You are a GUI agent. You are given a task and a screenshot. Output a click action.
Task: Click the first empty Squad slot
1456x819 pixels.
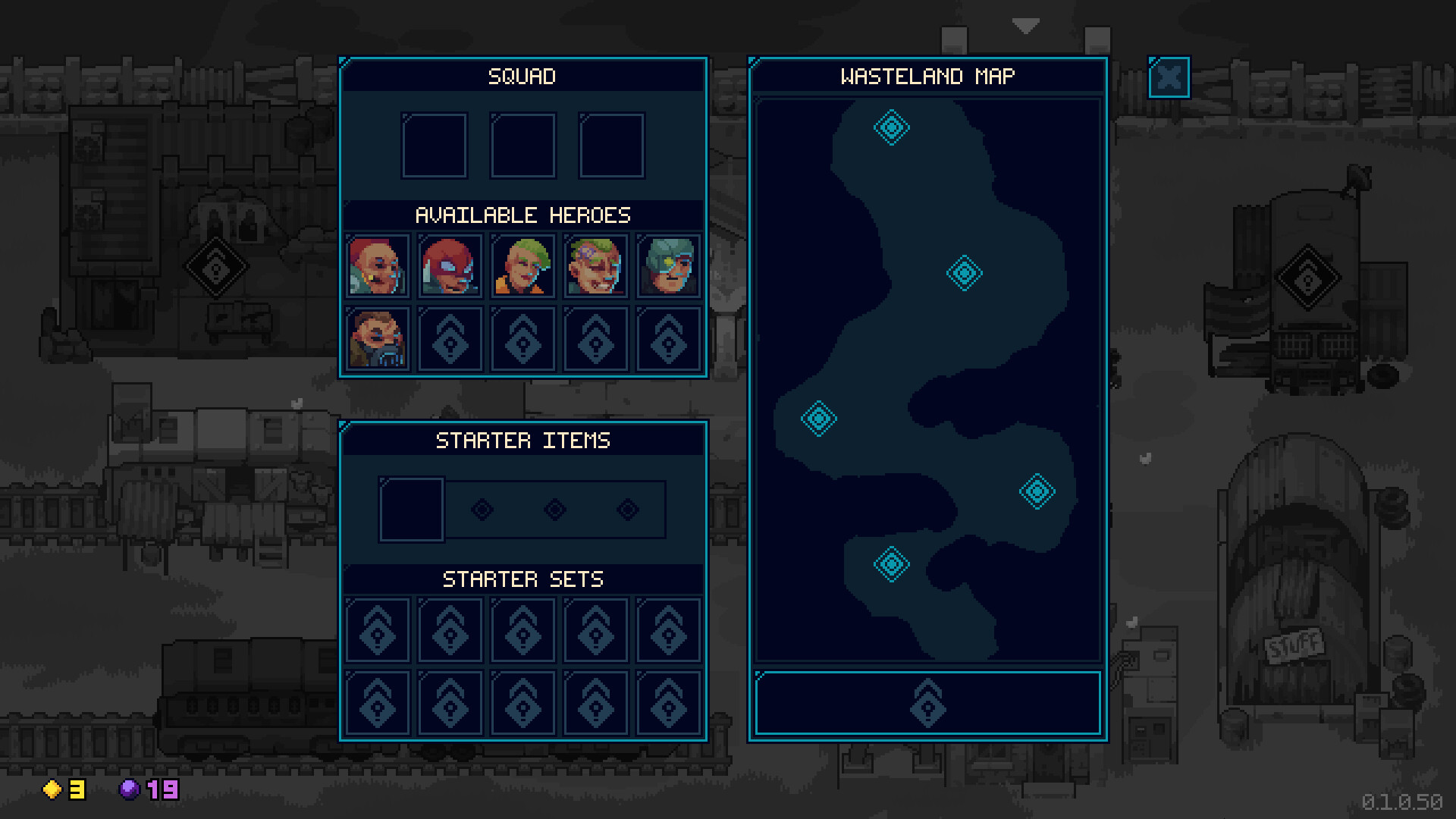click(435, 146)
